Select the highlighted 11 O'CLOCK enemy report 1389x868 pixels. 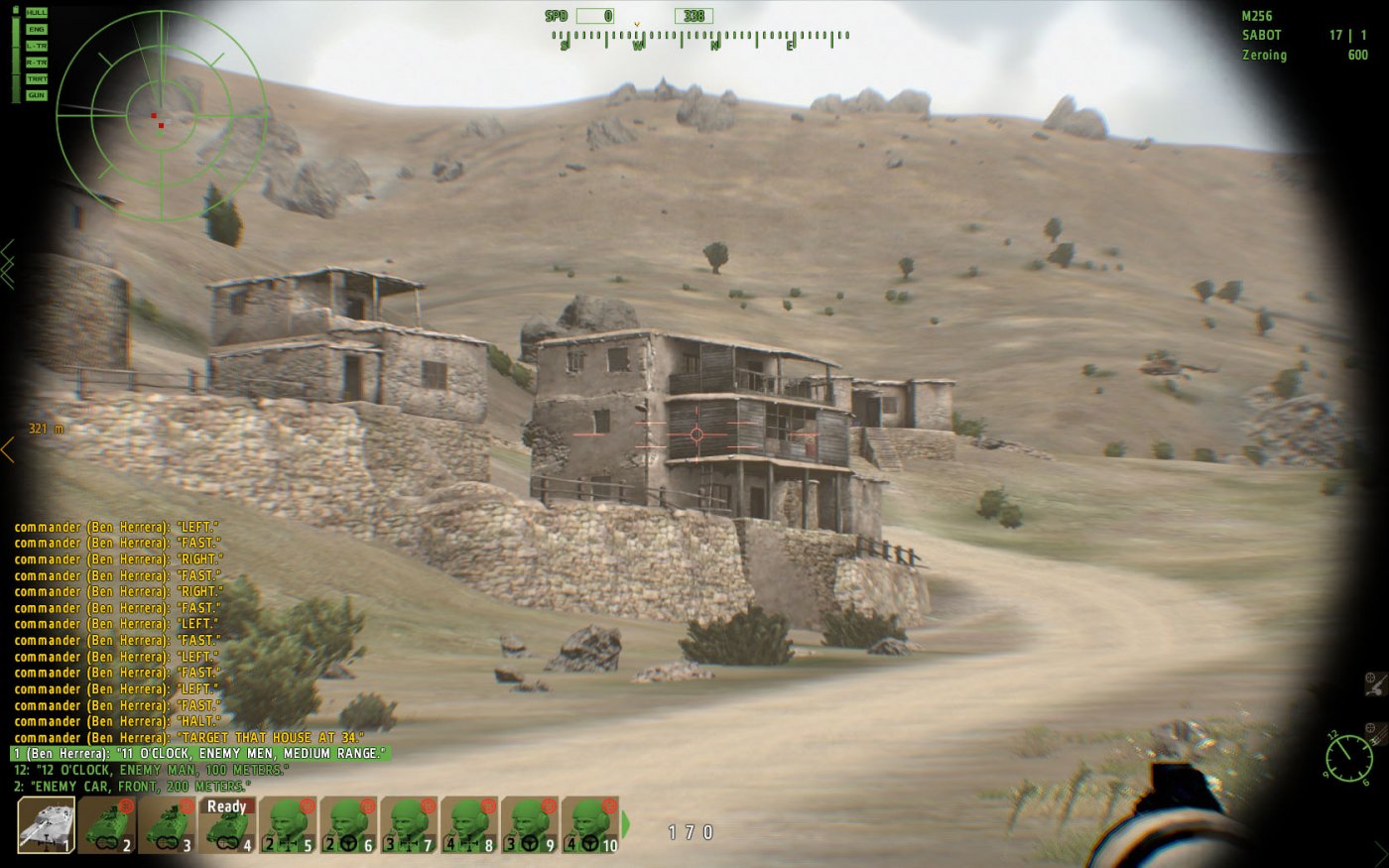[x=198, y=753]
